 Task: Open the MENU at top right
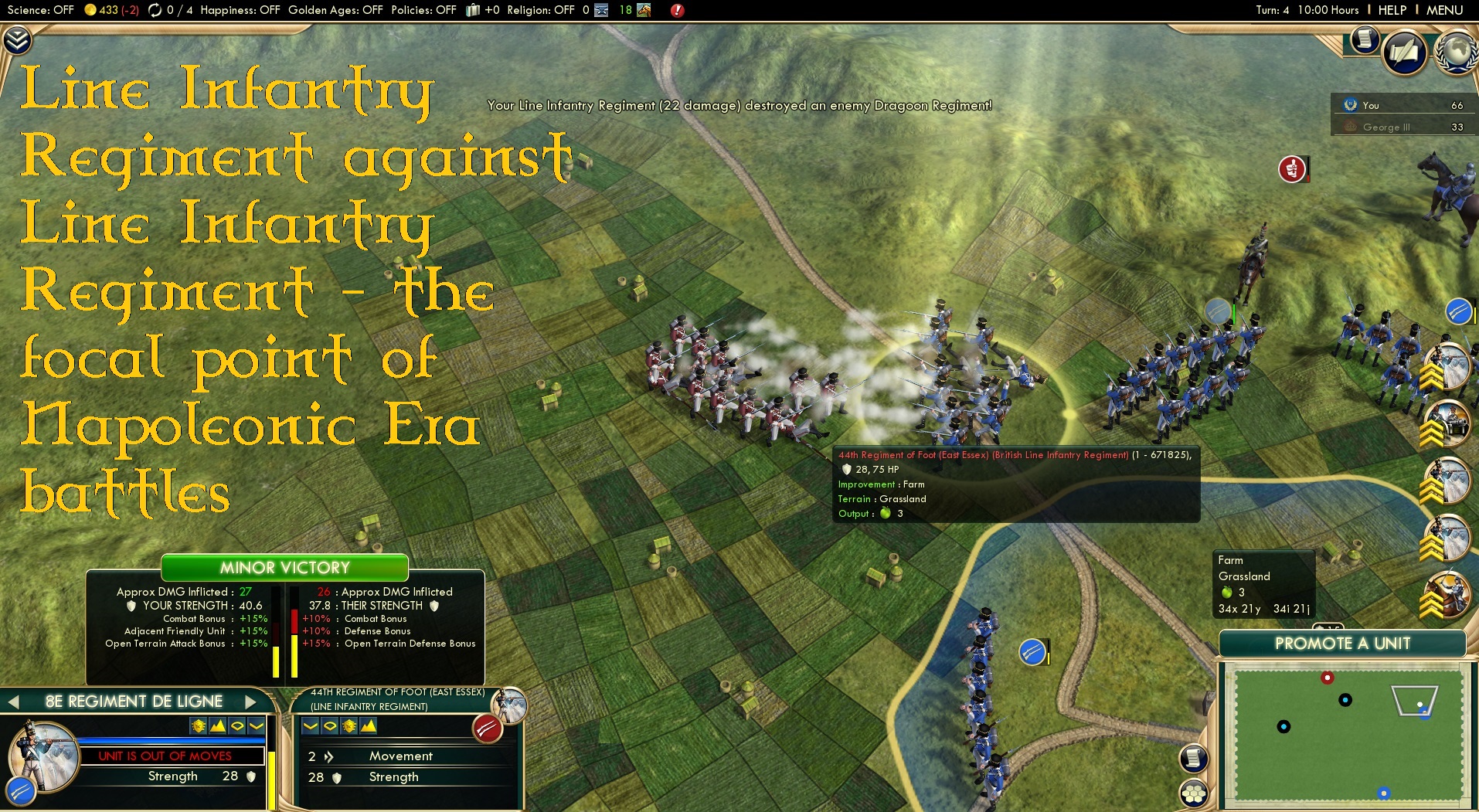(x=1445, y=10)
